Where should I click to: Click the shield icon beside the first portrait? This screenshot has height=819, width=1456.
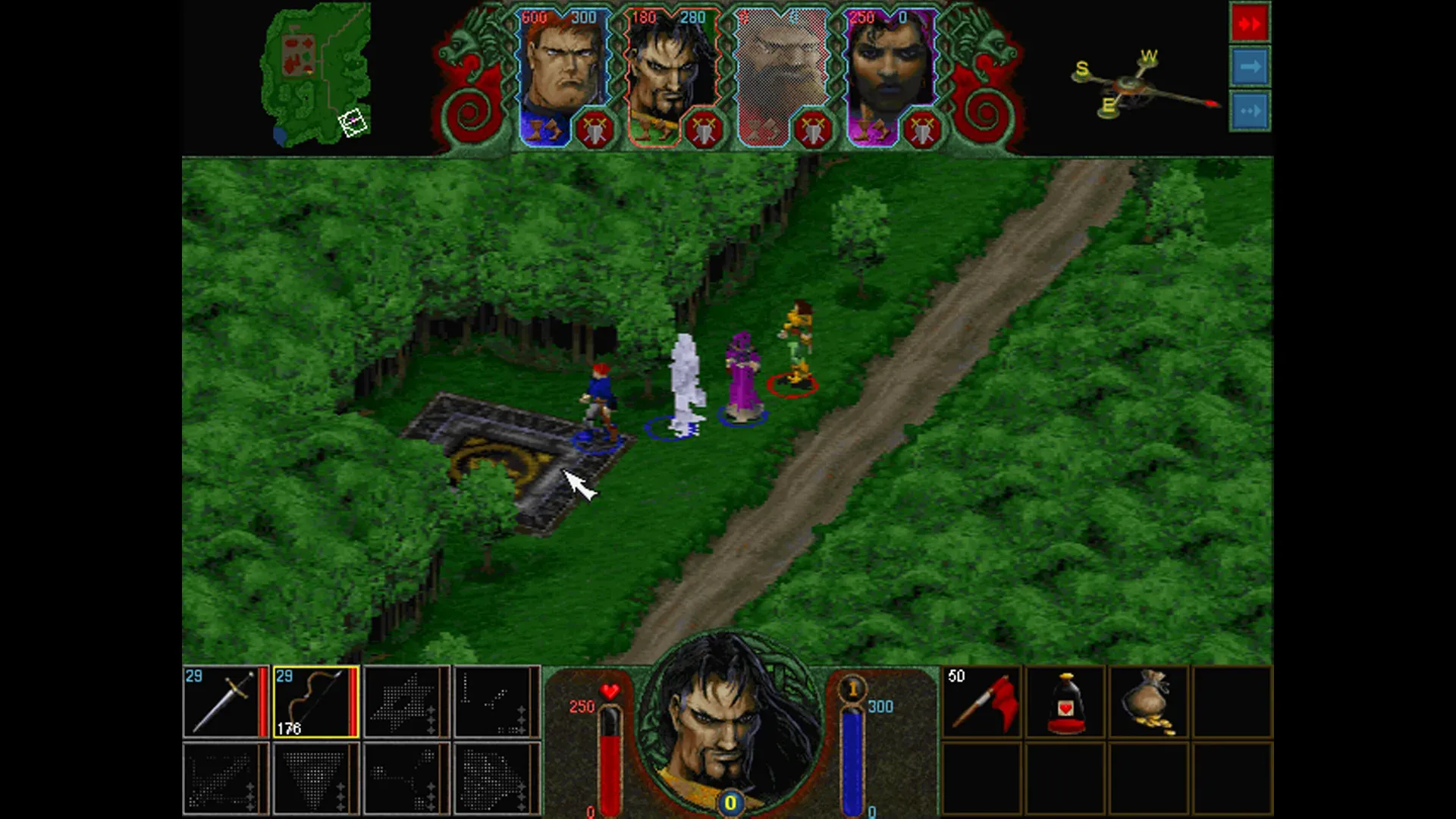coord(594,127)
